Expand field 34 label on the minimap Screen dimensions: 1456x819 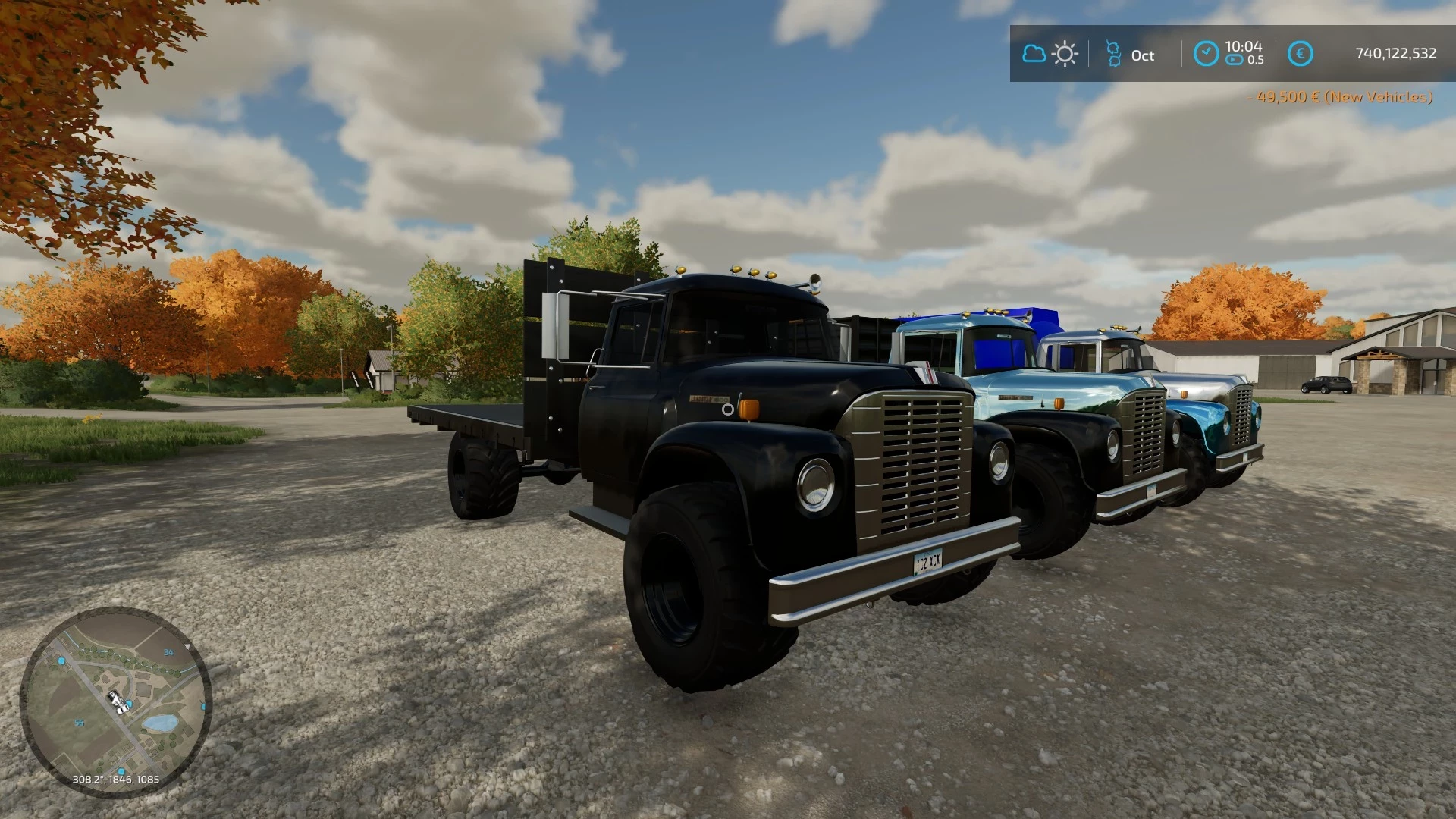(168, 652)
